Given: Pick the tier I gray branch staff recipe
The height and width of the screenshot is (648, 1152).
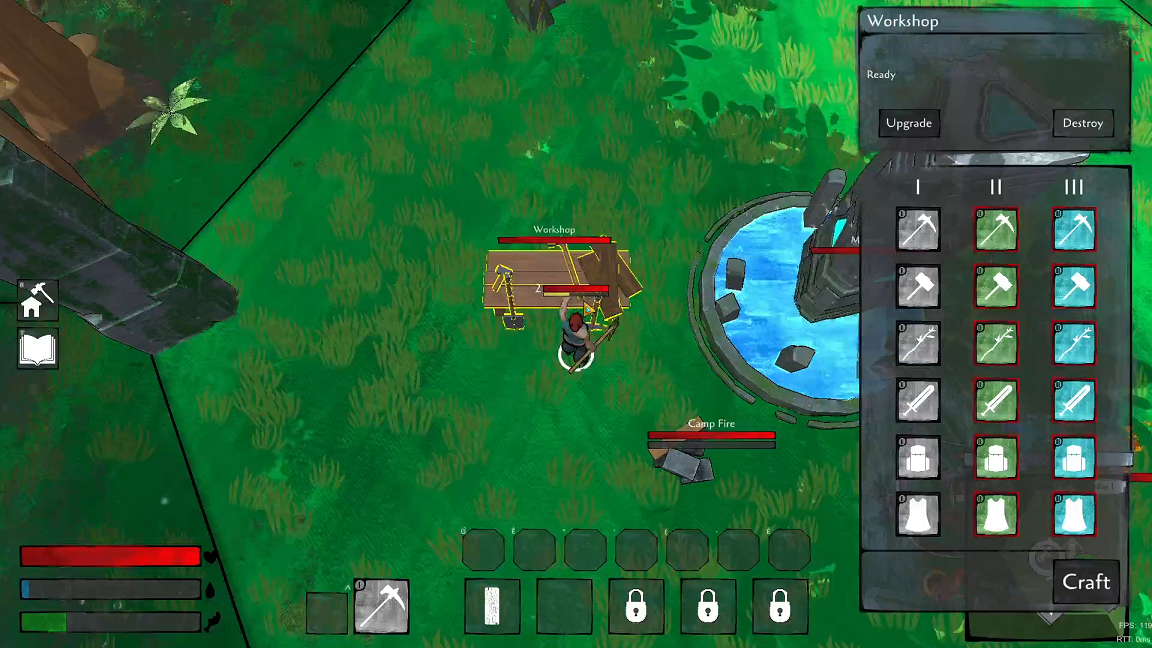Looking at the screenshot, I should pos(917,343).
